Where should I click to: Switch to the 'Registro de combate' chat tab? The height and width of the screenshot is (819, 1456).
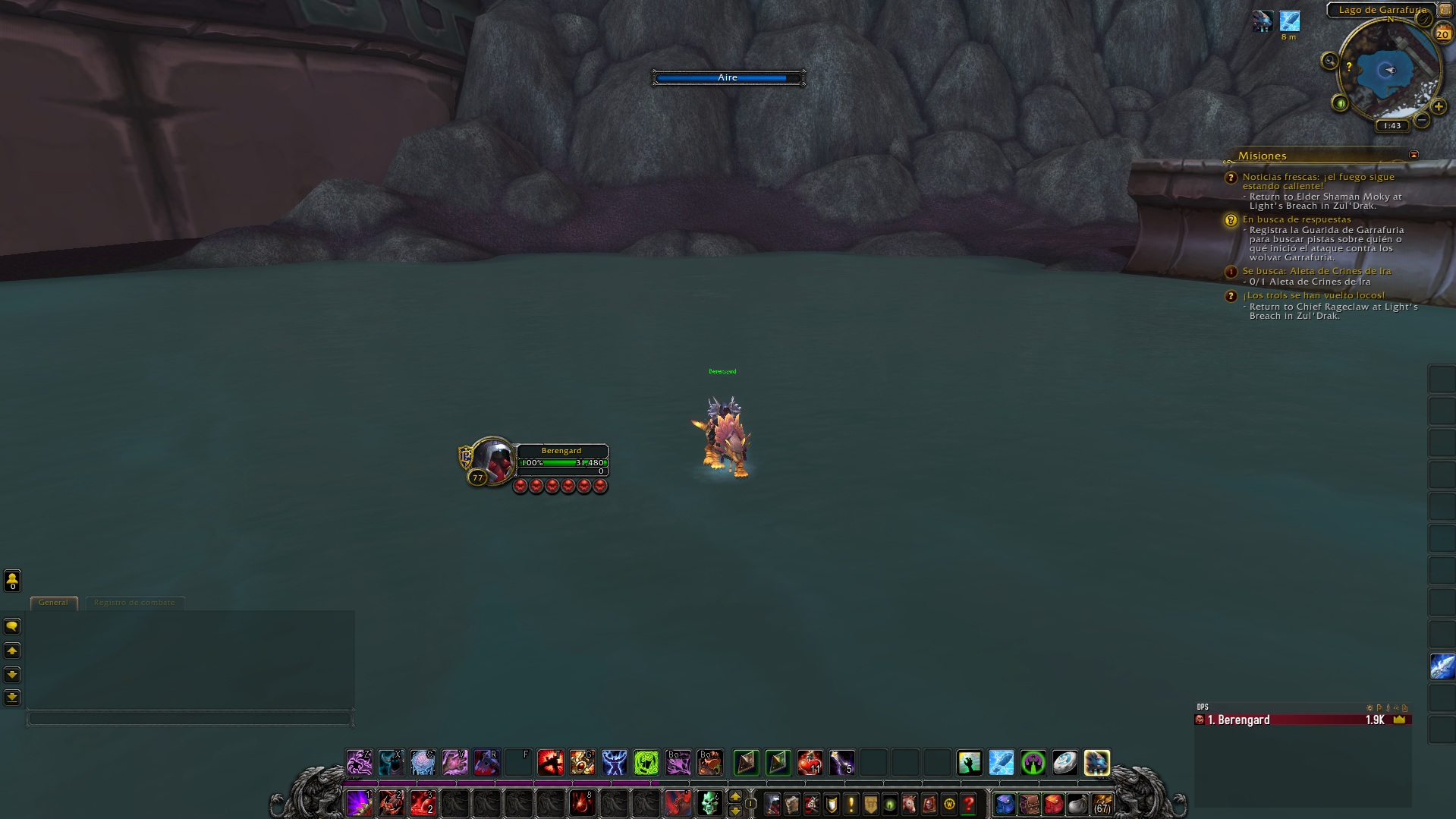tap(134, 603)
